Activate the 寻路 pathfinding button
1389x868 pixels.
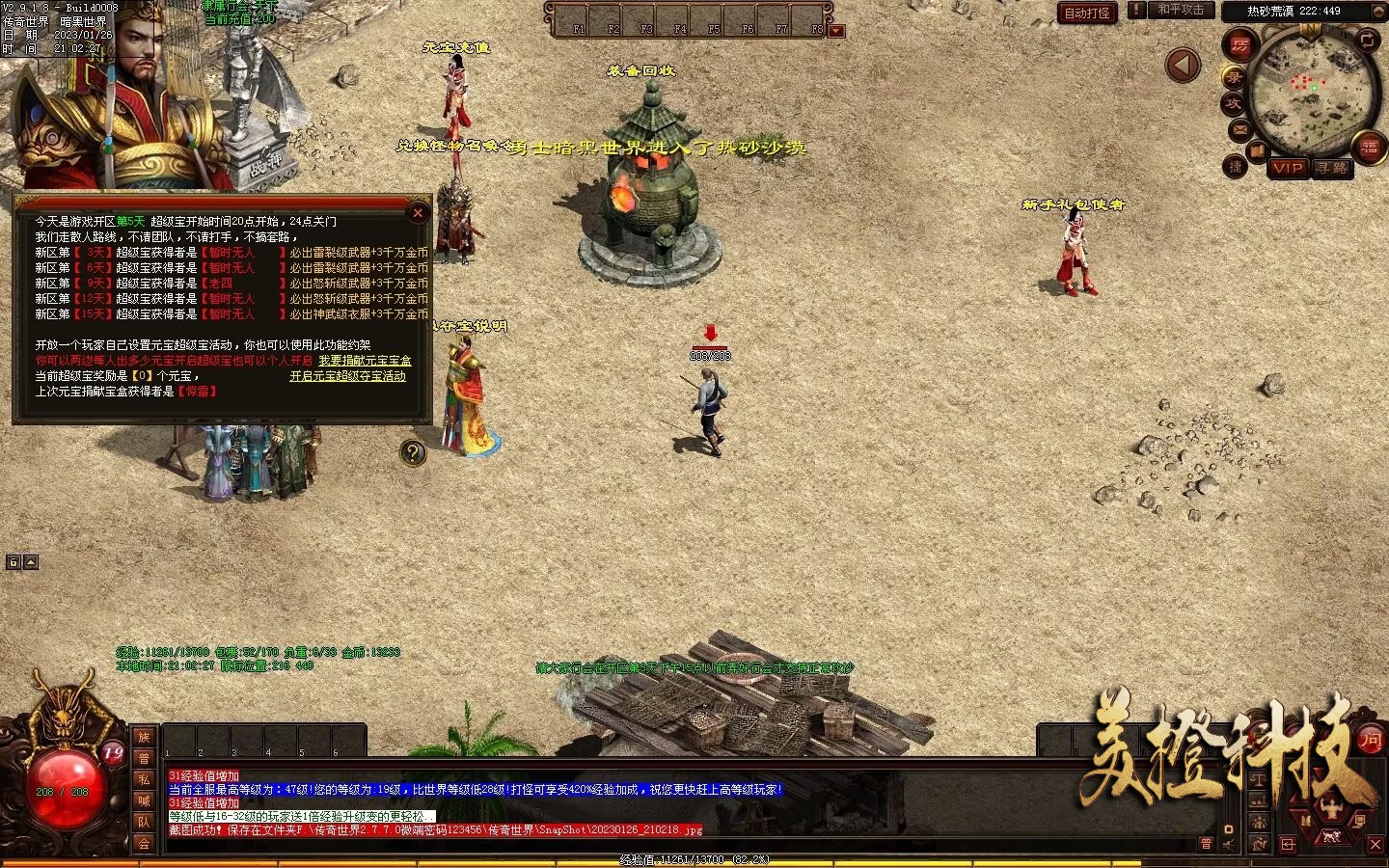coord(1332,168)
